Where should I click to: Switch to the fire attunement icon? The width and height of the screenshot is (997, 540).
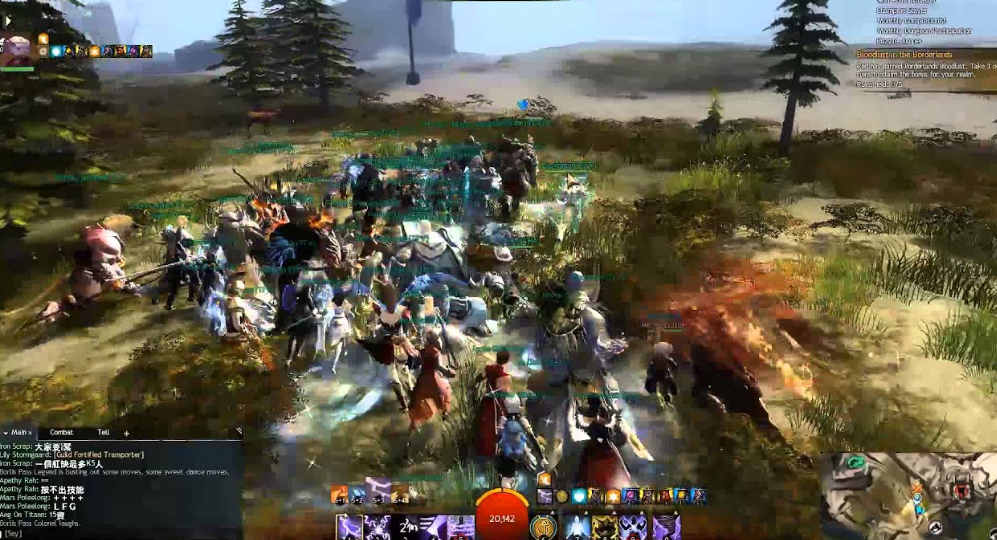(340, 495)
